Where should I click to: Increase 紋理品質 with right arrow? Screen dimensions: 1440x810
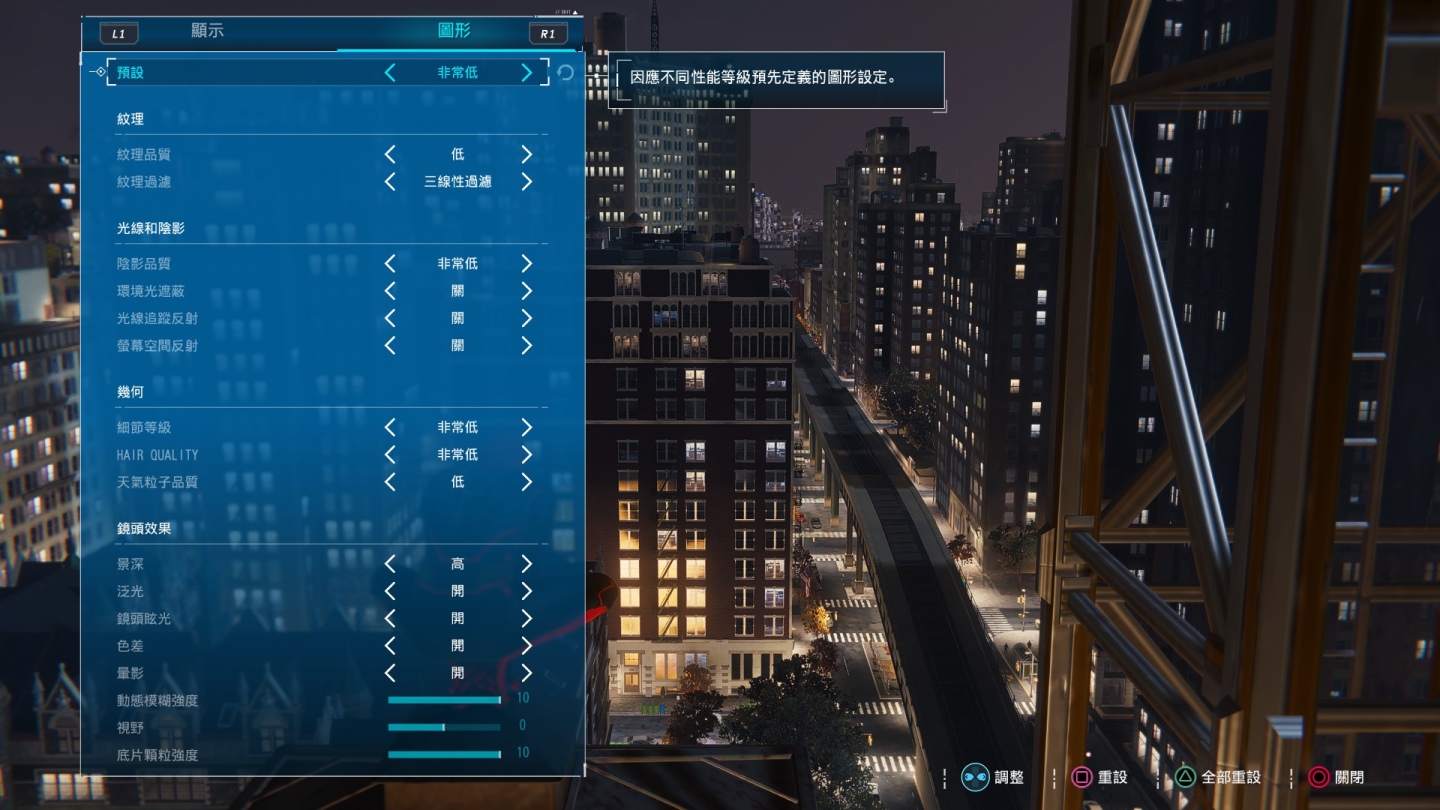tap(527, 154)
